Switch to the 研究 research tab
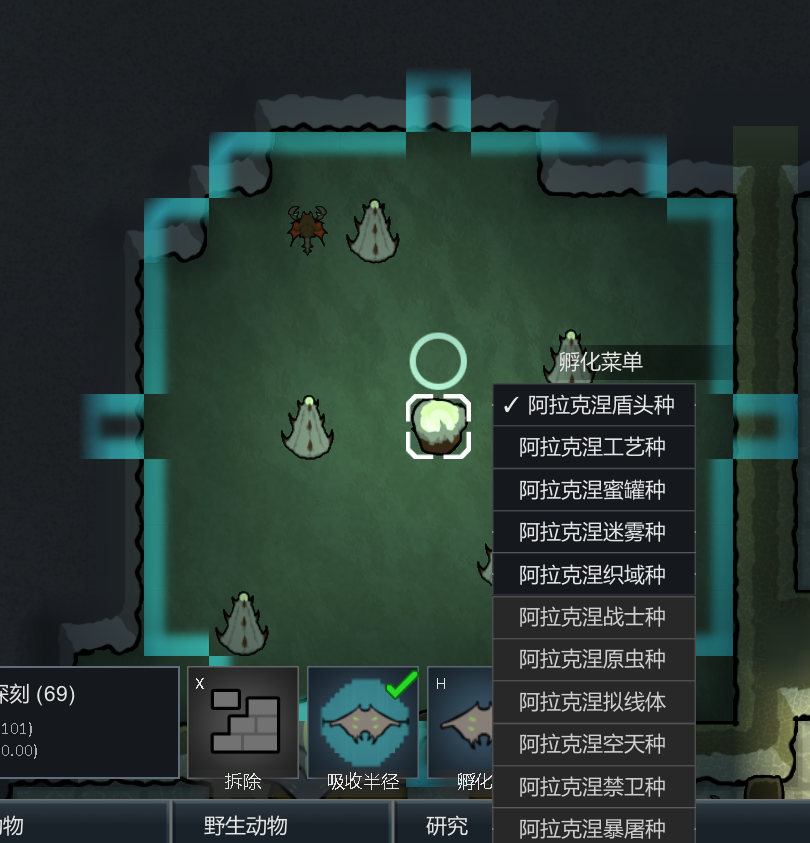 point(447,826)
